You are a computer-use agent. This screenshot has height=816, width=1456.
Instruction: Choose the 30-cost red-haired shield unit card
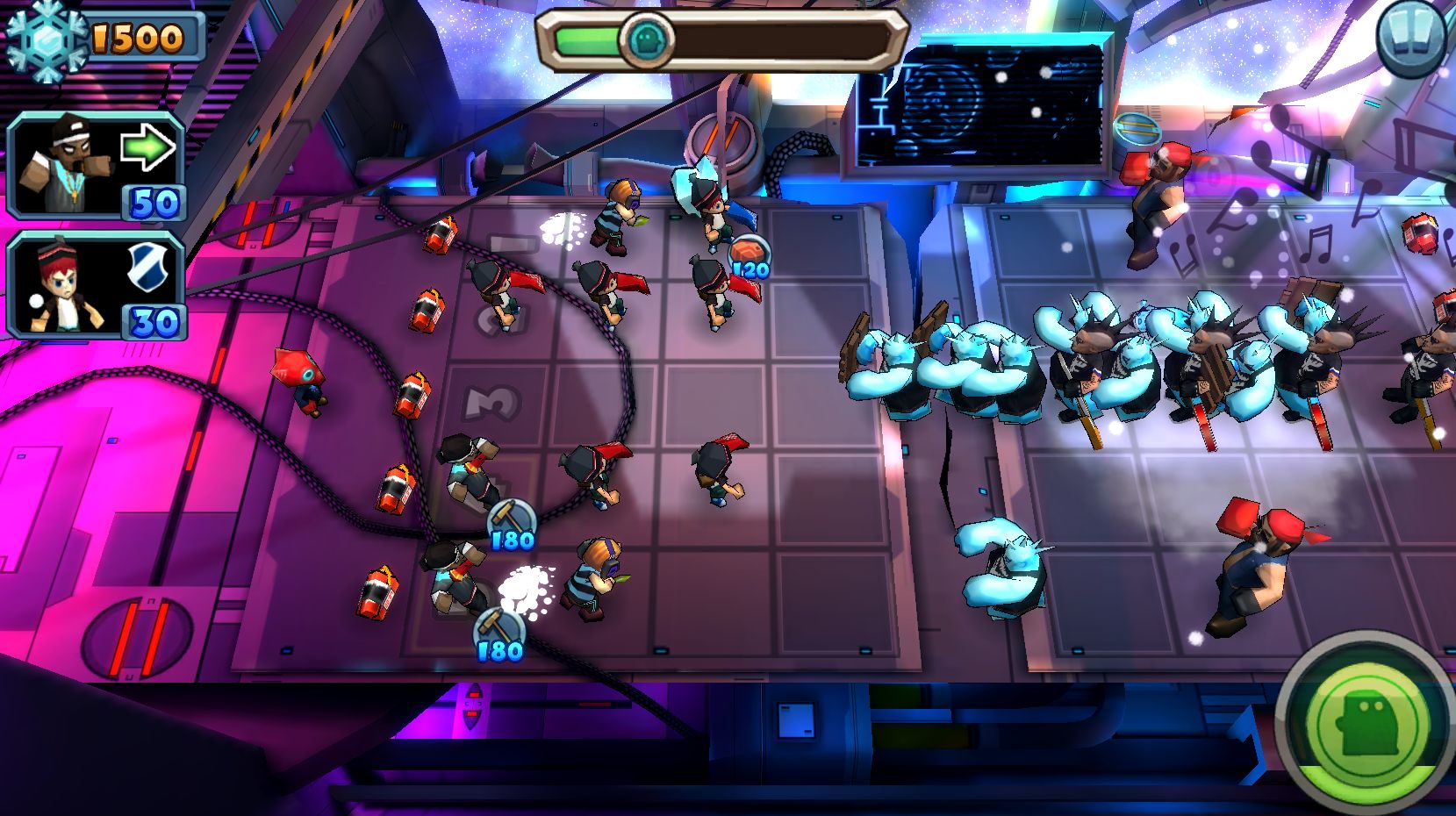[x=95, y=285]
